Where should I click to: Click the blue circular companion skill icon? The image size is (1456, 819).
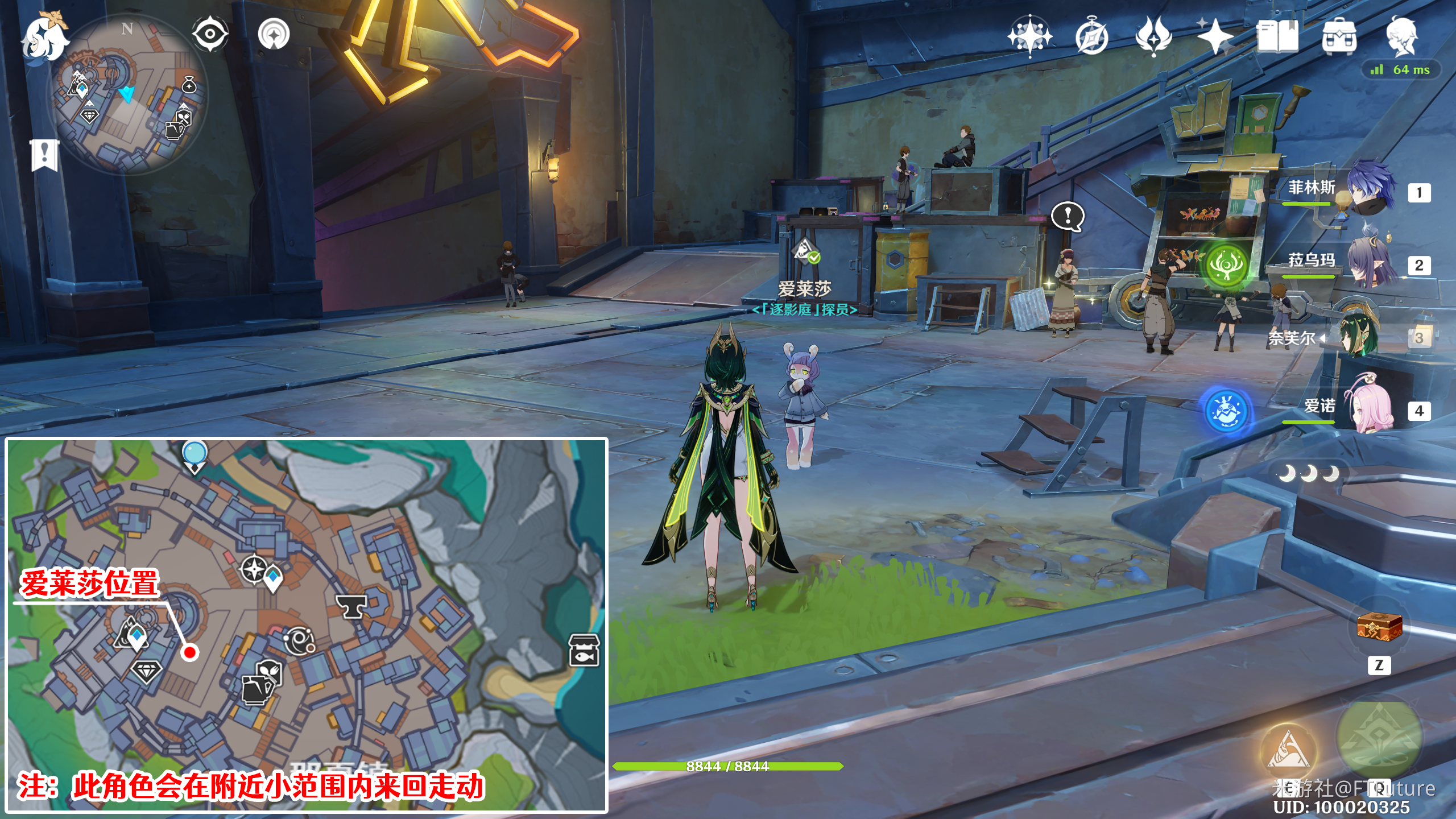[1227, 411]
